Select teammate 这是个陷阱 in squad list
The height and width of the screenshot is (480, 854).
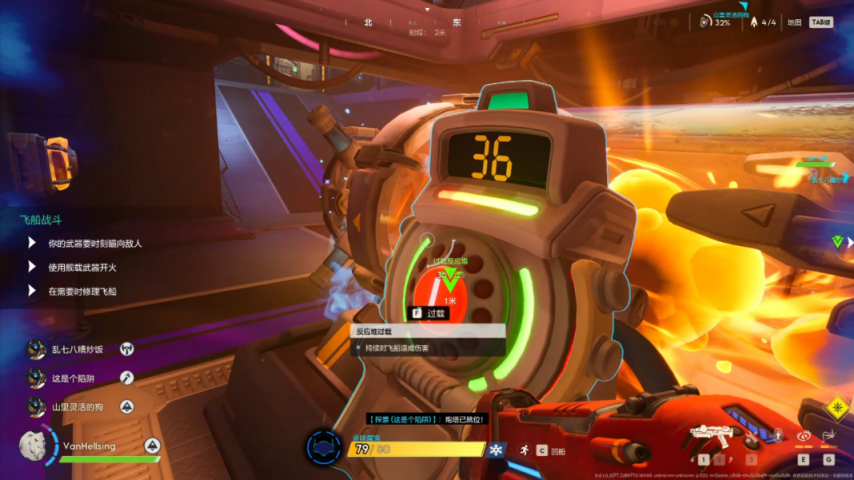76,378
